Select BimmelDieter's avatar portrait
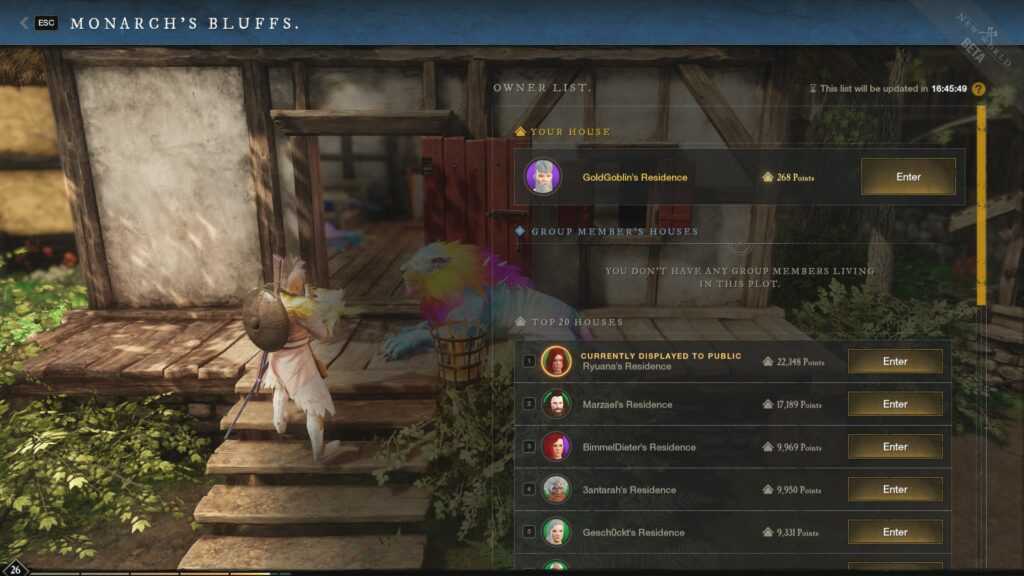1024x576 pixels. point(556,447)
